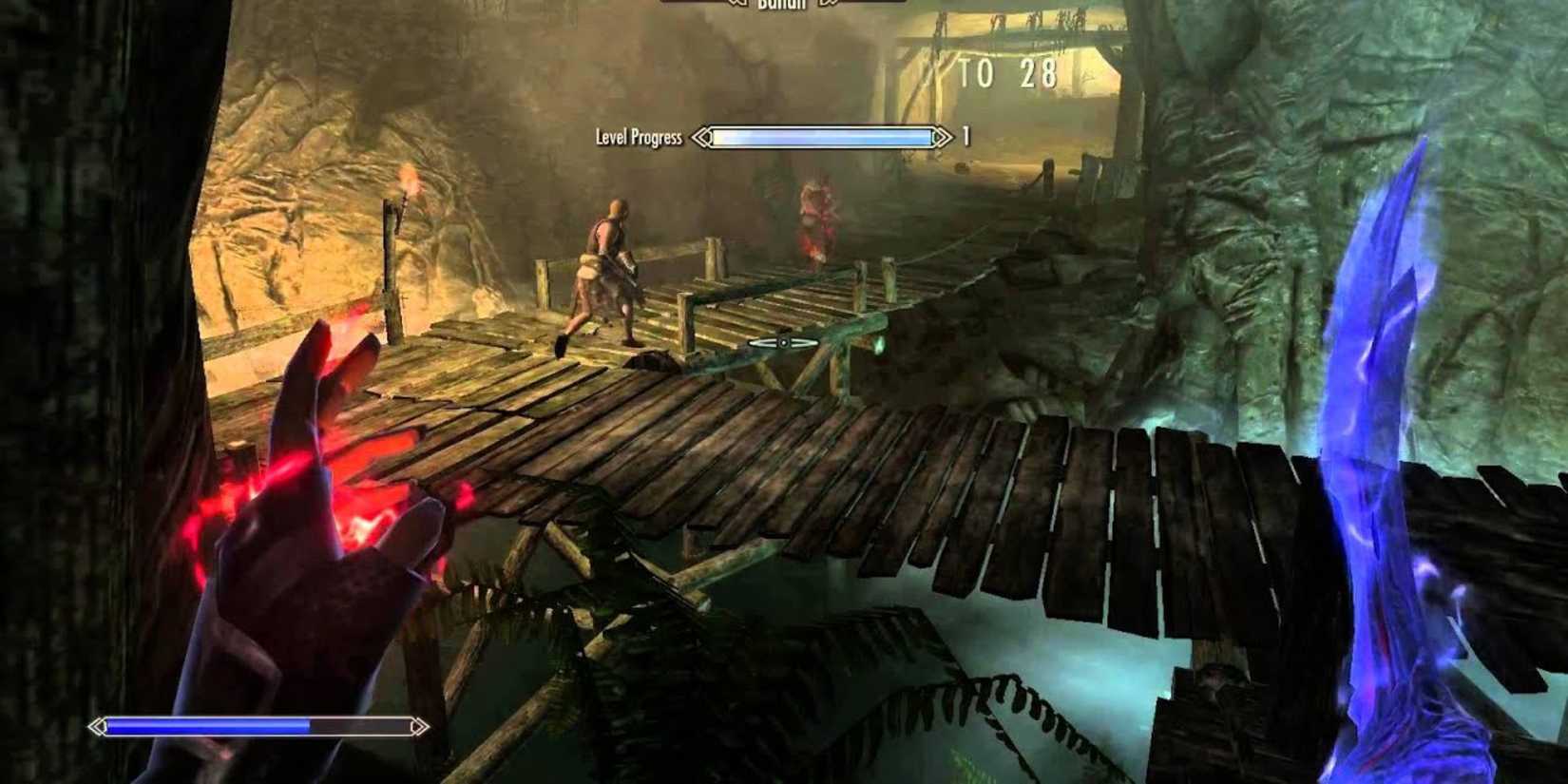Screen dimensions: 1568x784
Task: Click the dropped item beside the bandit's feet
Action: pyautogui.click(x=652, y=359)
